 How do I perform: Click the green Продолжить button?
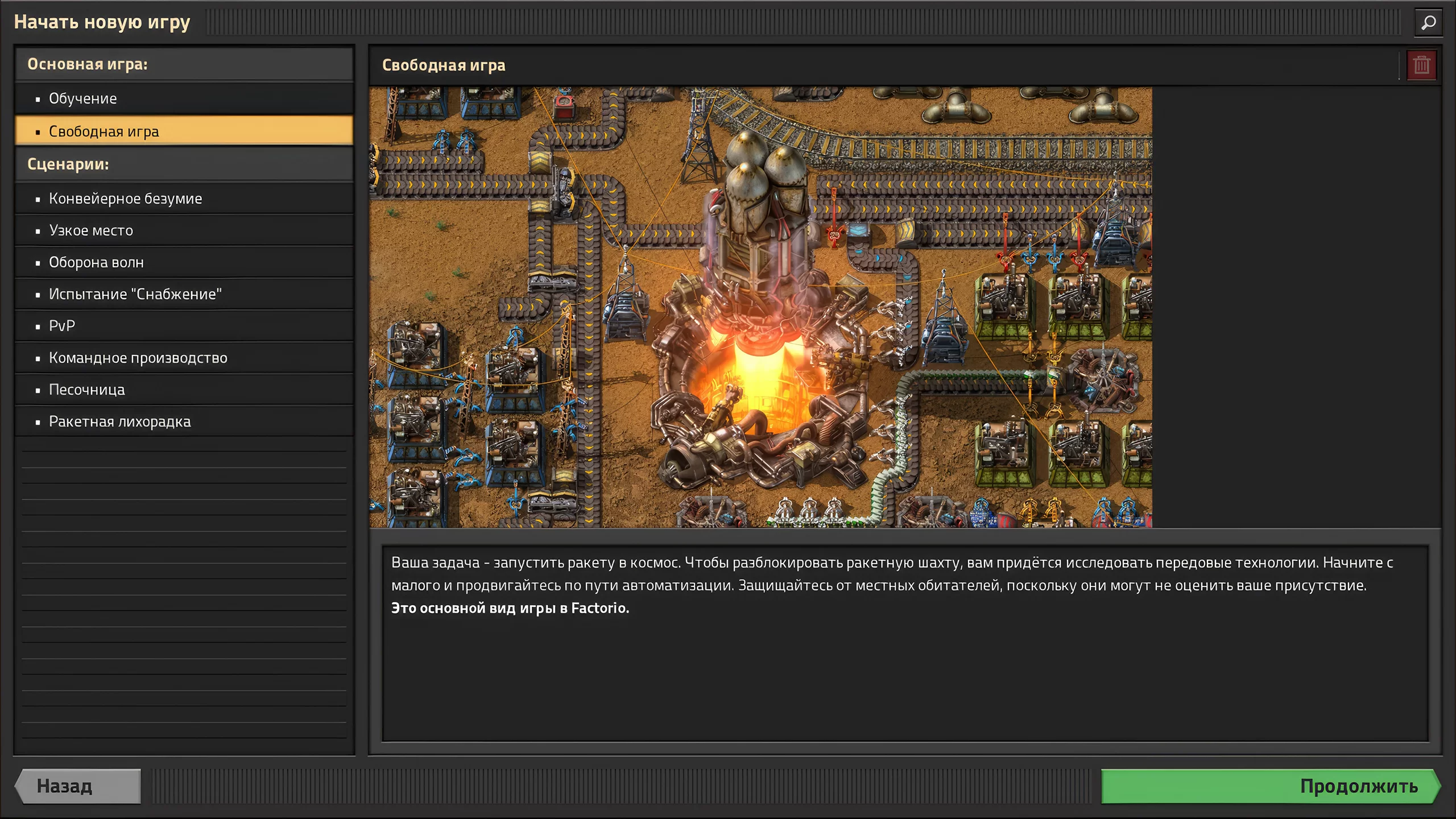click(x=1269, y=787)
